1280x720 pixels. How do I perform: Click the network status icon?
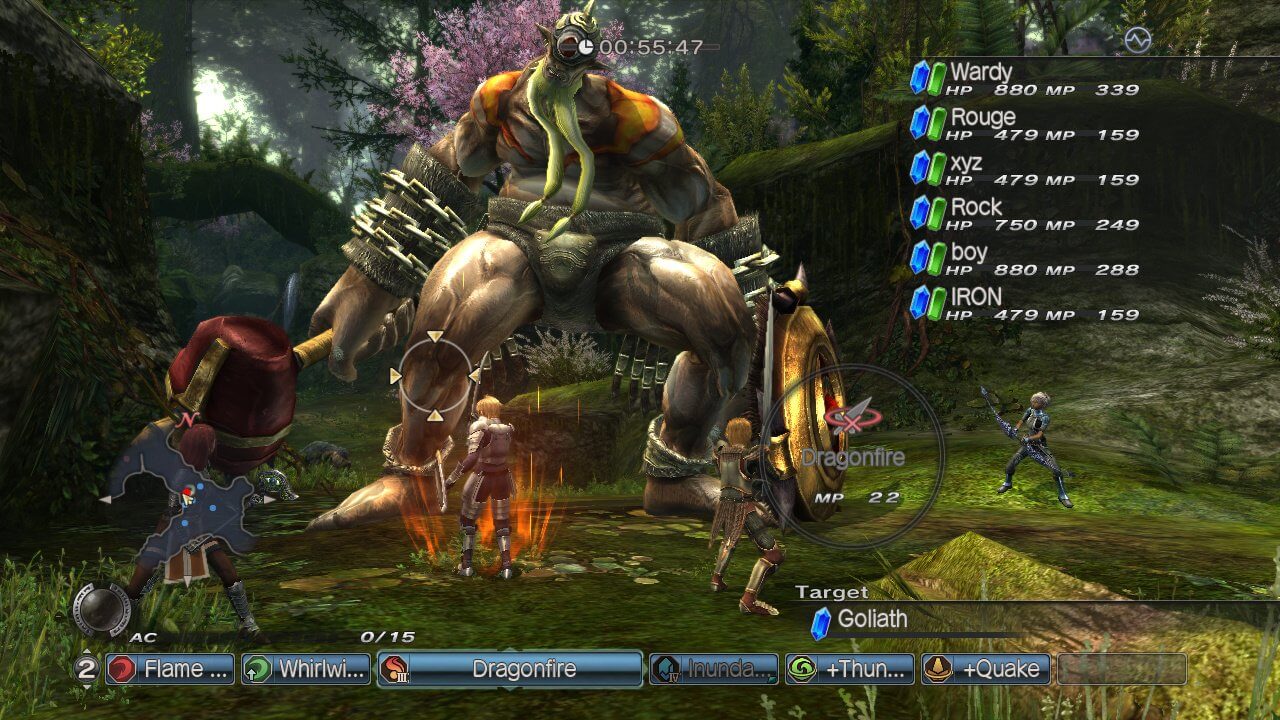tap(1138, 40)
